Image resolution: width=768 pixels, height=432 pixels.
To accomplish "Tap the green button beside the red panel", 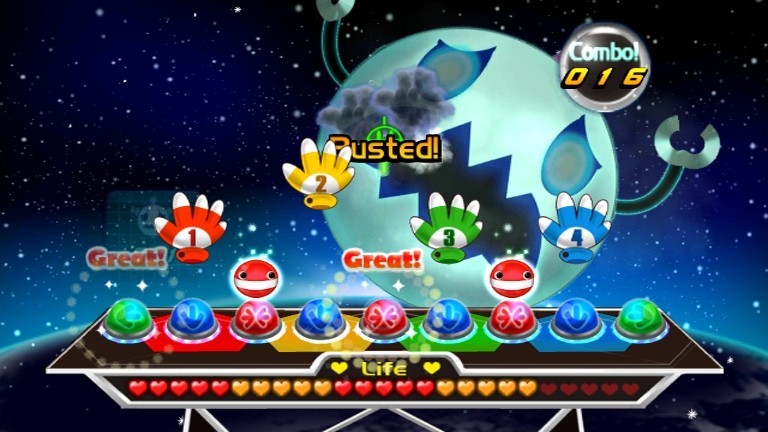I will 125,318.
